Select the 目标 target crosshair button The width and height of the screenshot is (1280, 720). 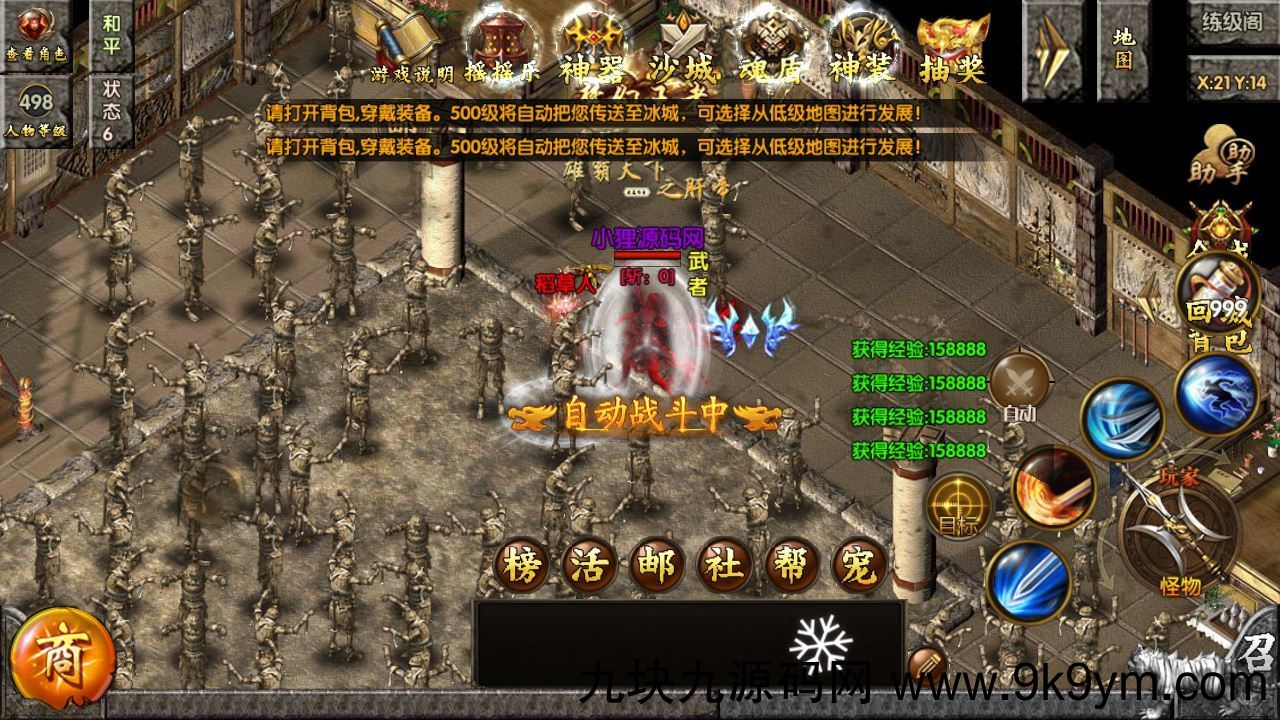pos(959,503)
